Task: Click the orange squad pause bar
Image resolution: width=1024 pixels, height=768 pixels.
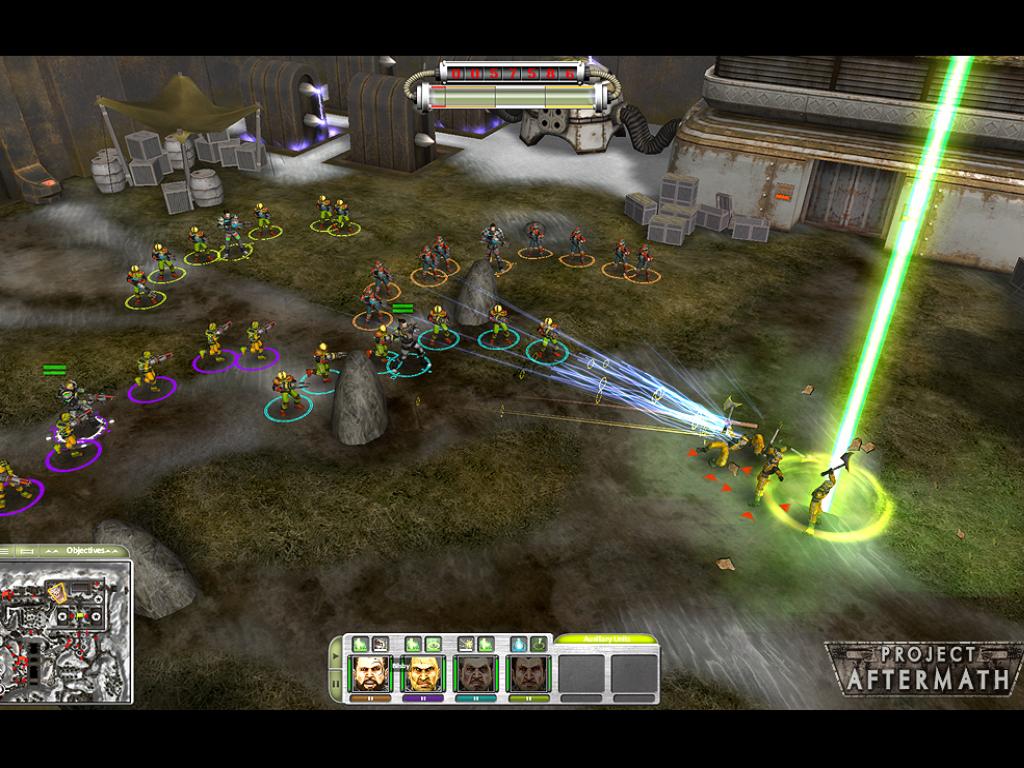Action: tap(369, 697)
